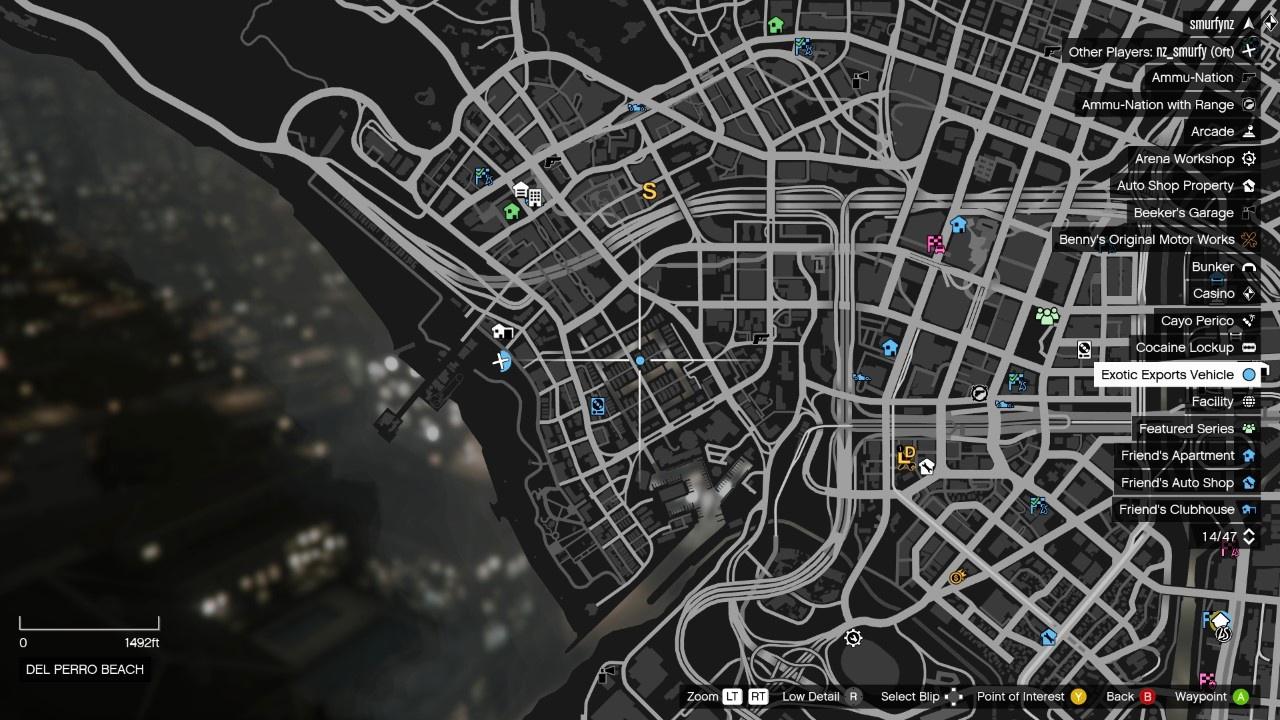Choose the highlighted Exotic Exports Vehicle entry

1167,375
